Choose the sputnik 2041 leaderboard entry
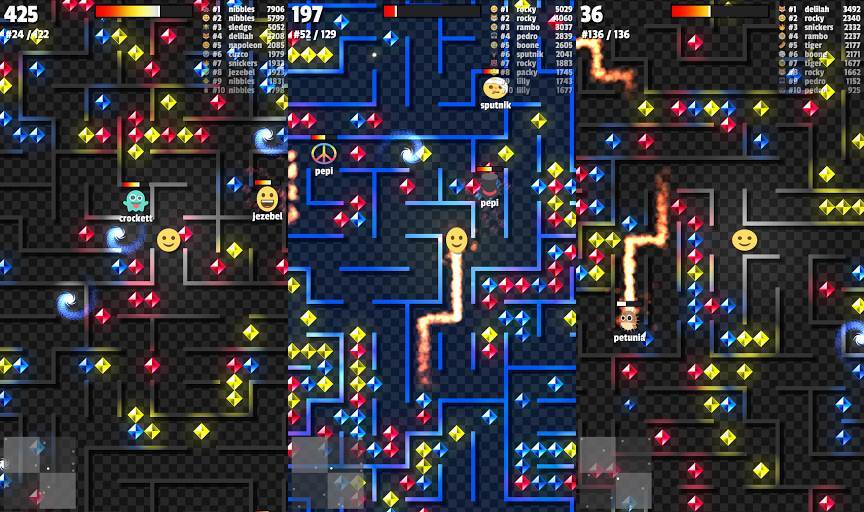Screen dimensions: 864x512 [x=531, y=54]
